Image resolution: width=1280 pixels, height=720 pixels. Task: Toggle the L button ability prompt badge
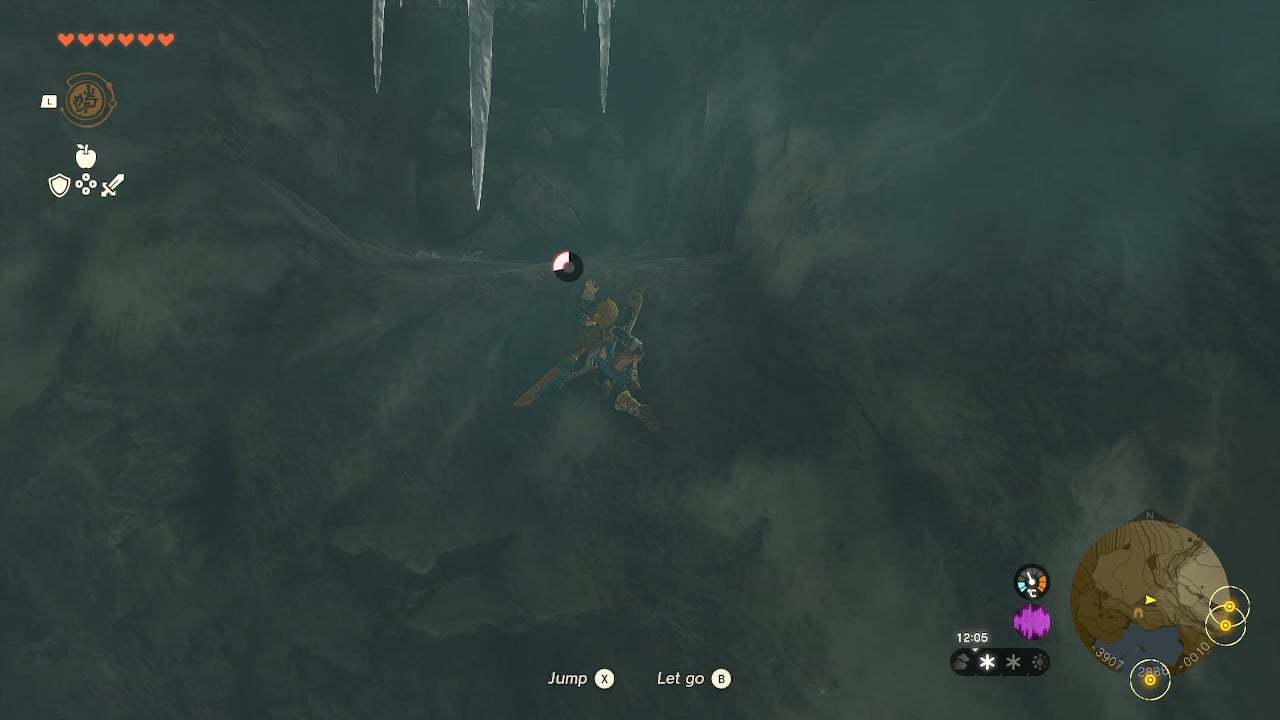pyautogui.click(x=49, y=101)
